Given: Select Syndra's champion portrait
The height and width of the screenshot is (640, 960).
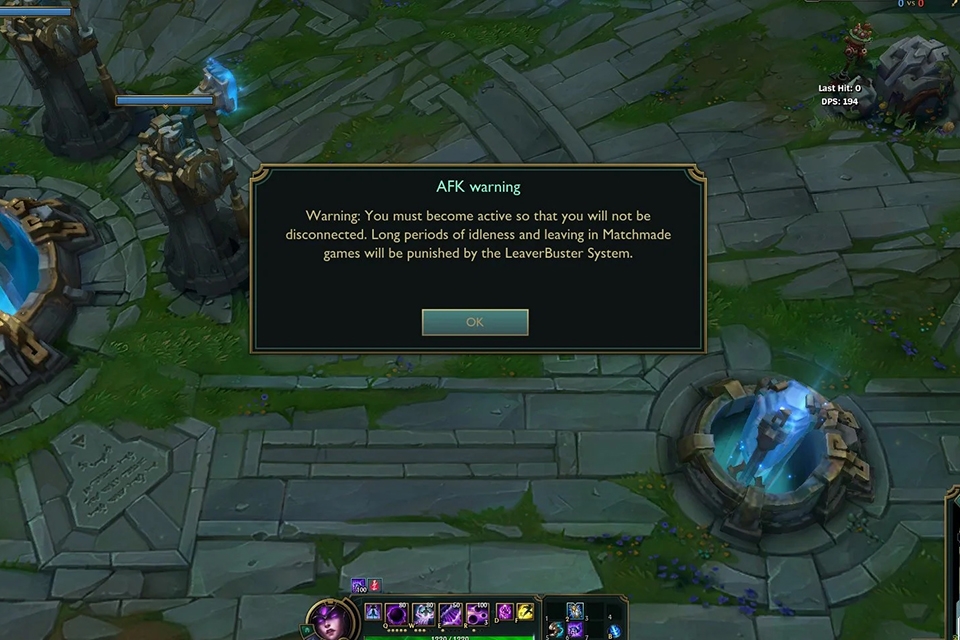Looking at the screenshot, I should point(329,619).
